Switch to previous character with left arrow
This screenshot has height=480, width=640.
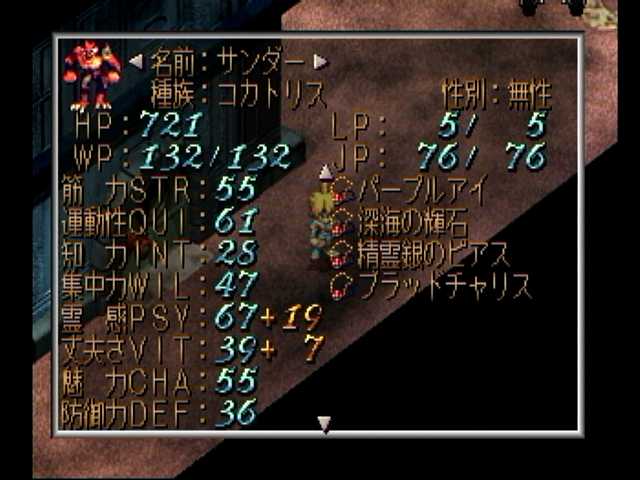click(136, 60)
